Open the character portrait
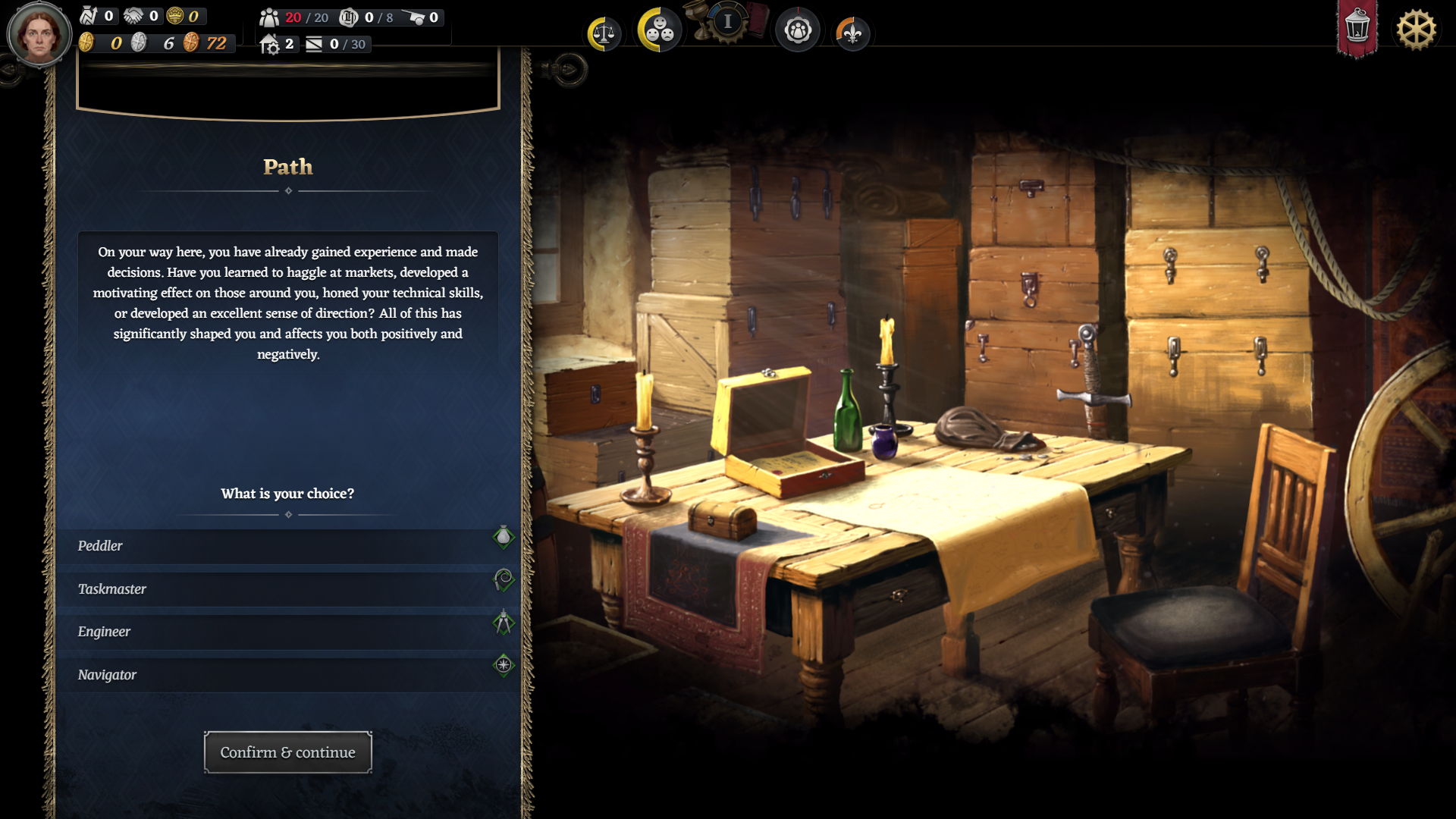 click(x=39, y=34)
